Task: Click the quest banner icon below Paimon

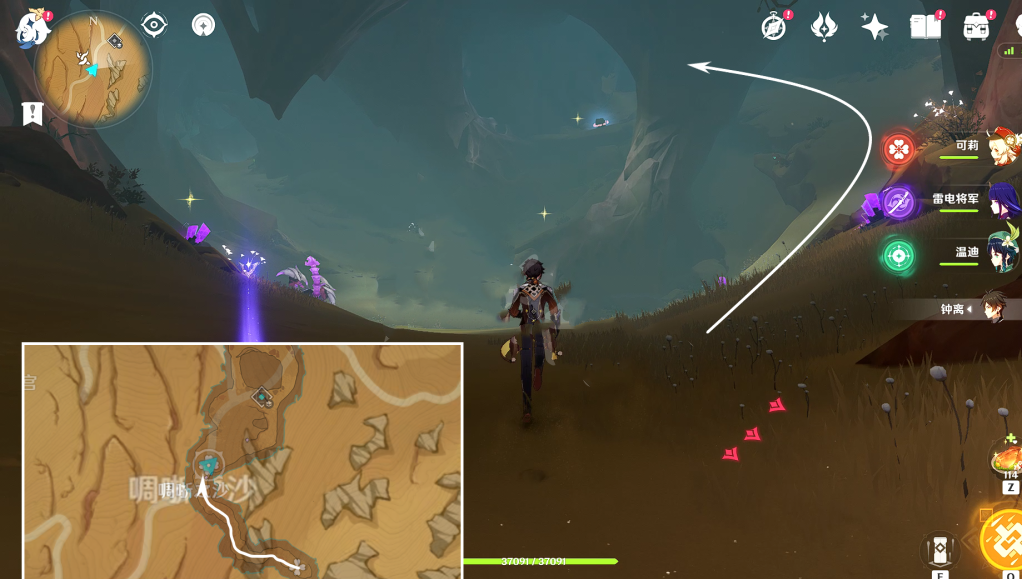Action: click(33, 113)
